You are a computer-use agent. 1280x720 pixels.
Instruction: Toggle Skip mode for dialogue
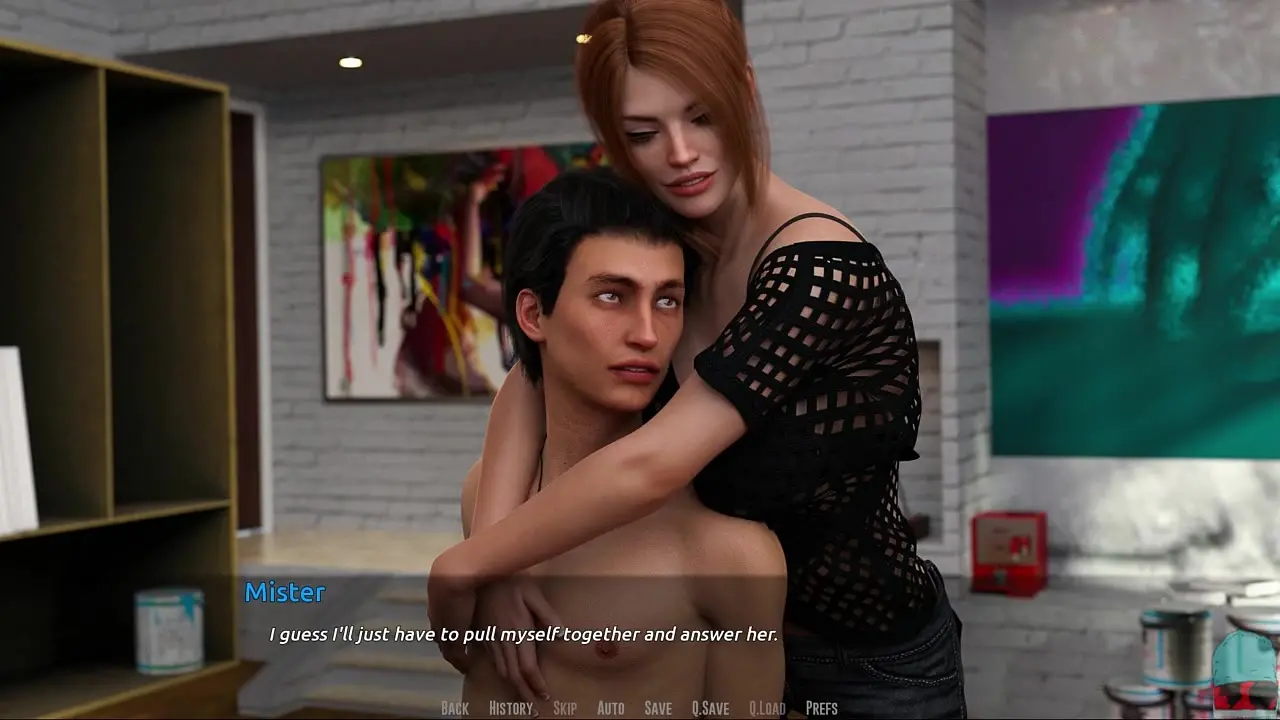point(565,708)
